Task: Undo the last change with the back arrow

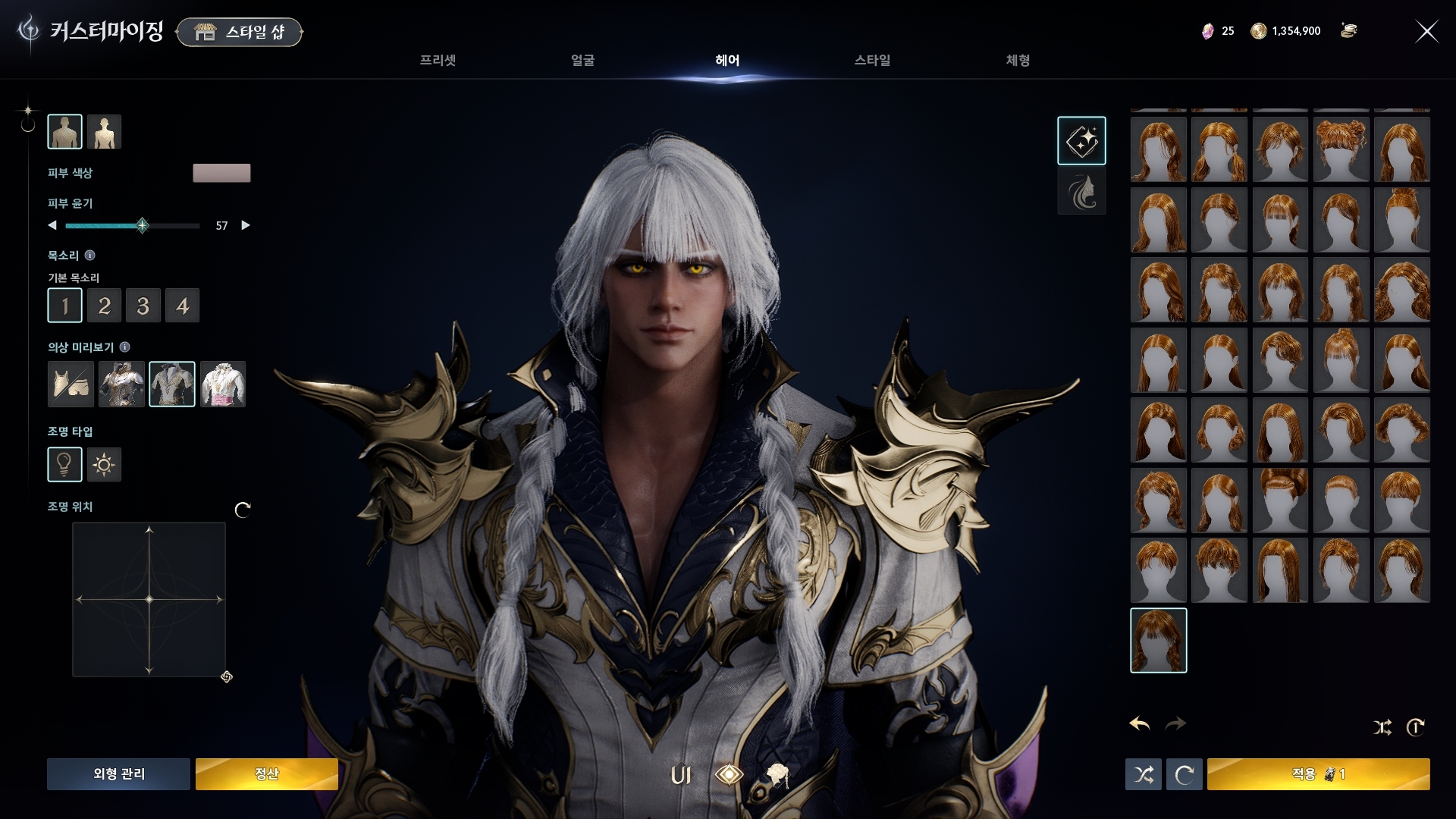Action: 1140,725
